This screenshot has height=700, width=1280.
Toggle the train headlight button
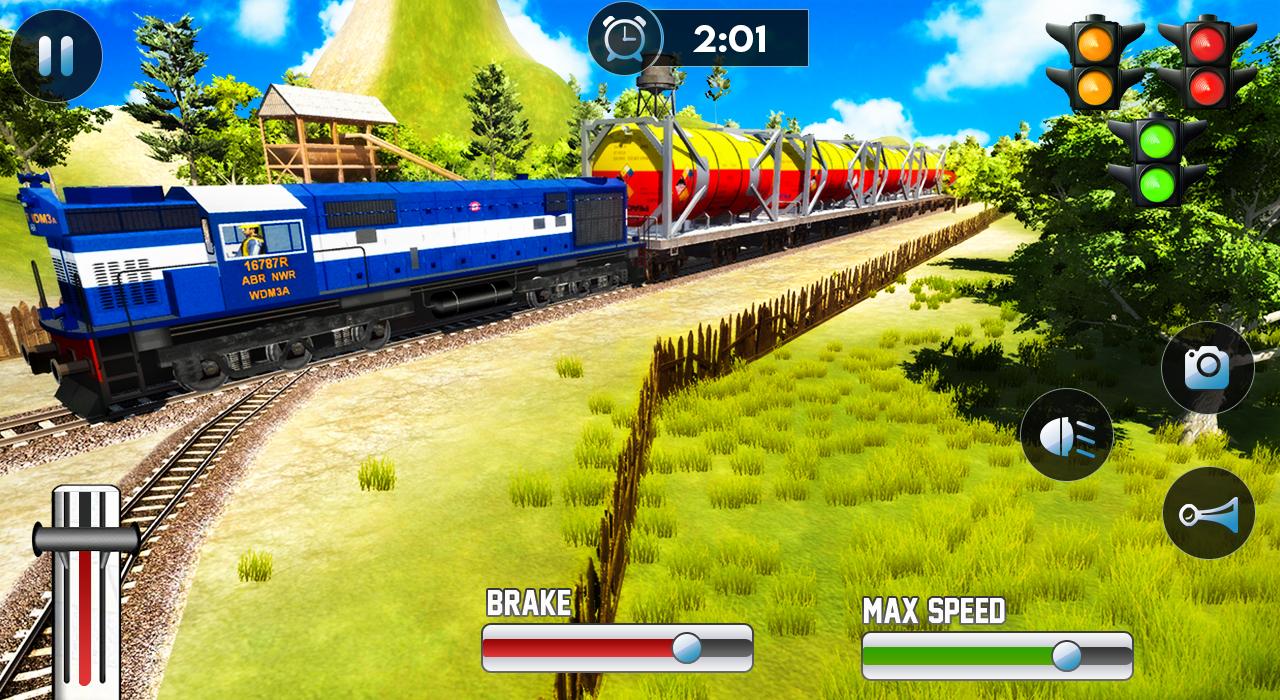(1066, 434)
